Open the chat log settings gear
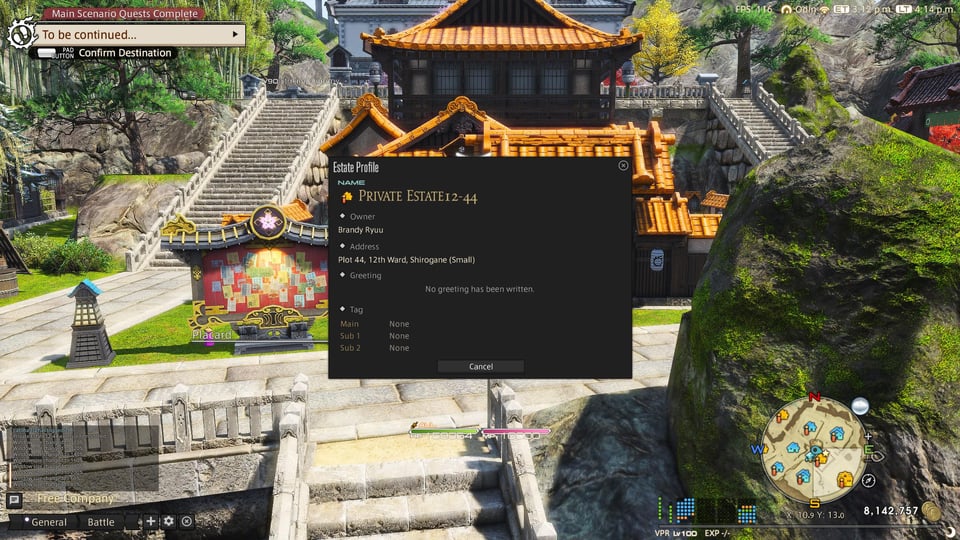The width and height of the screenshot is (960, 540). click(168, 521)
